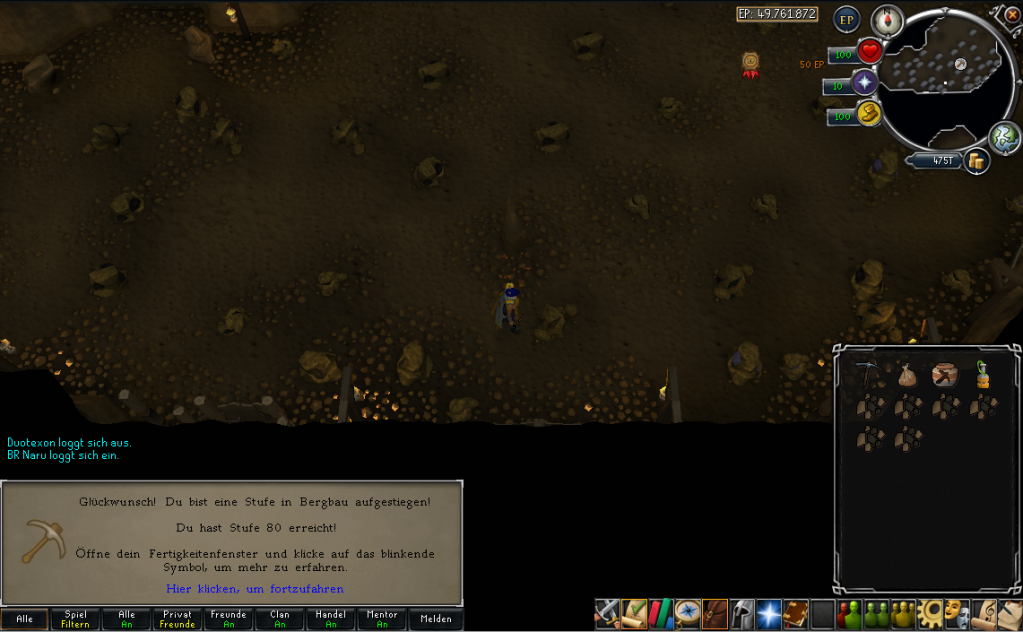Open the settings gear tab

click(931, 612)
